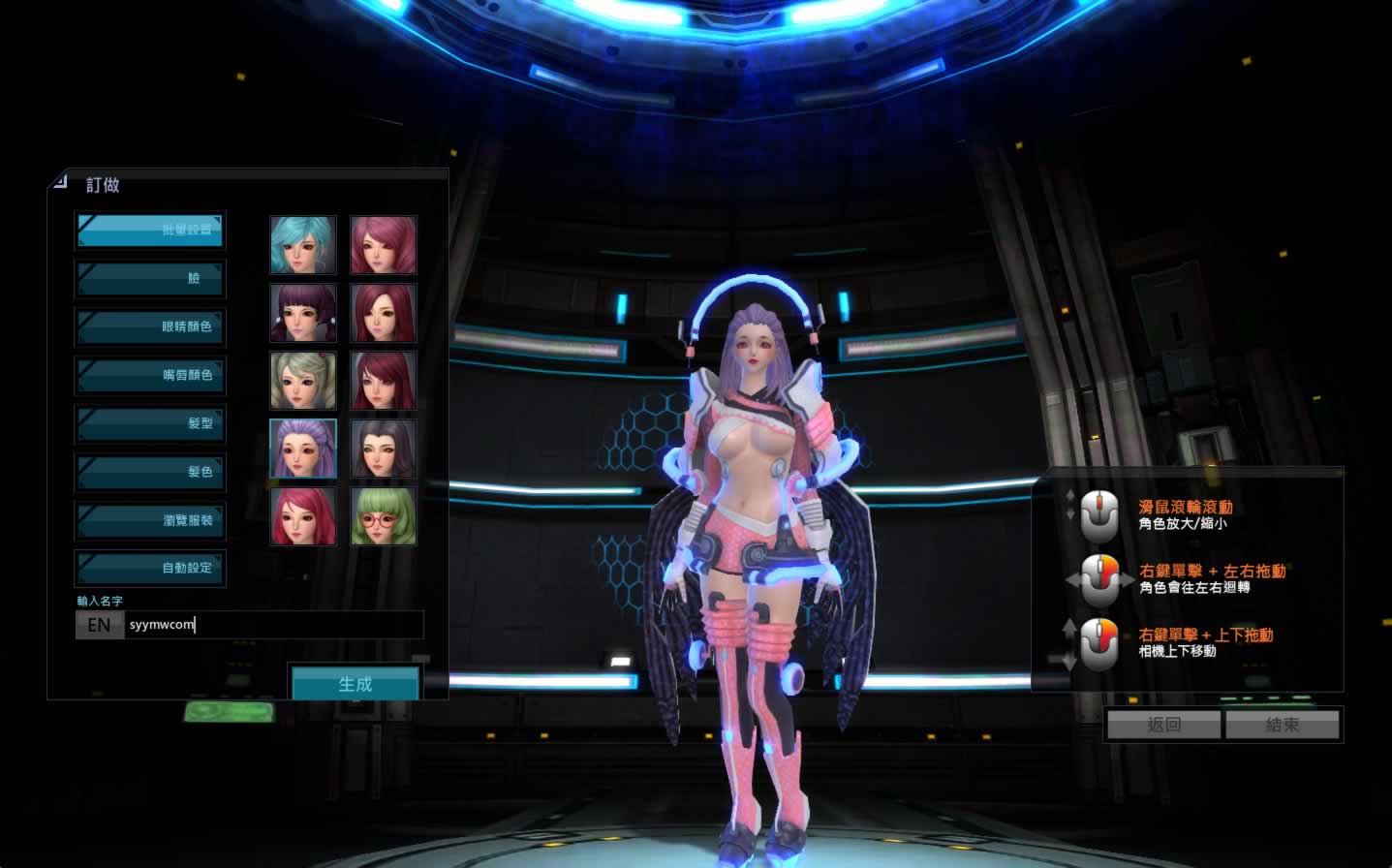1392x868 pixels.
Task: Open the 髮型 hairstyle category
Action: click(150, 423)
